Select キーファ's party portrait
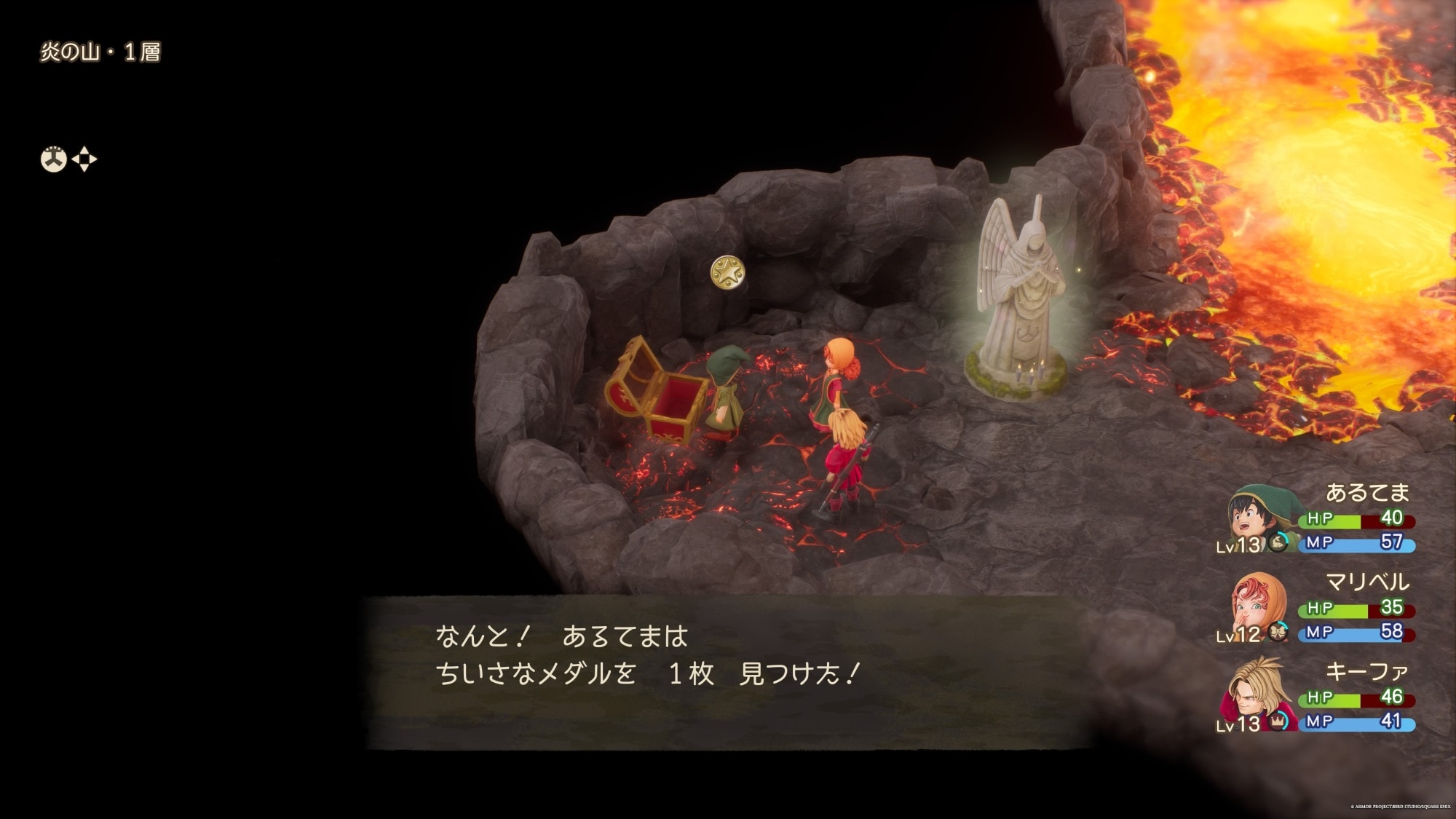The width and height of the screenshot is (1456, 819). tap(1257, 692)
